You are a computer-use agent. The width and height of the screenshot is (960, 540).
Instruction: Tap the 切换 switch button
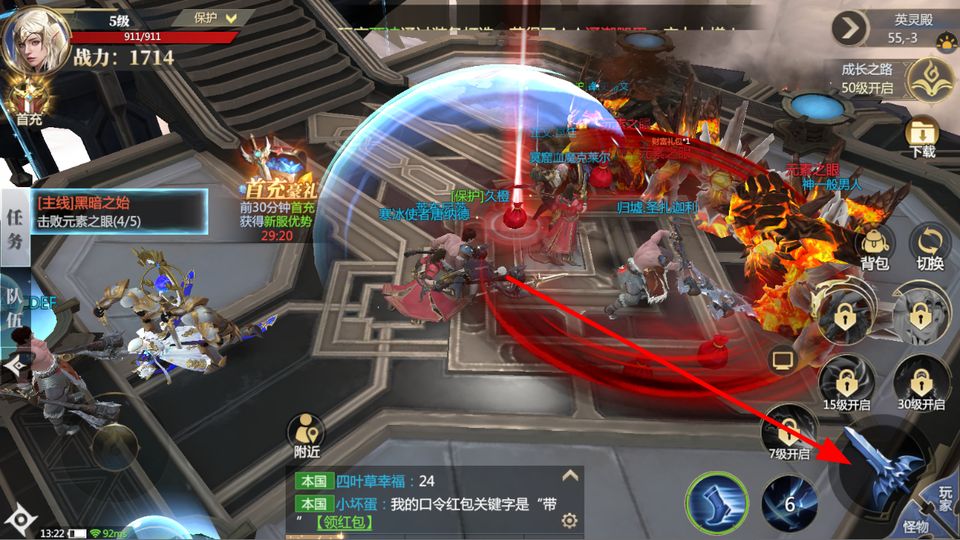click(929, 248)
